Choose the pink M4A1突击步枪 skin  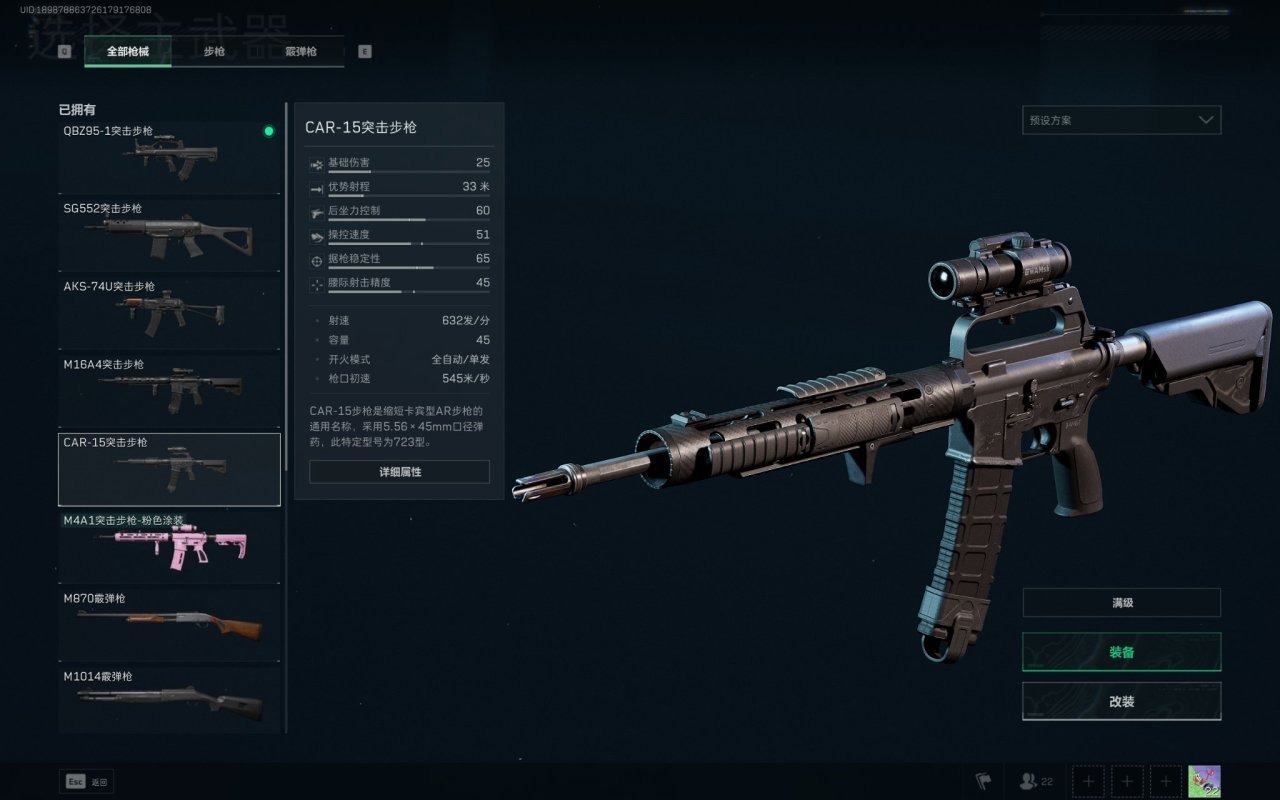169,547
